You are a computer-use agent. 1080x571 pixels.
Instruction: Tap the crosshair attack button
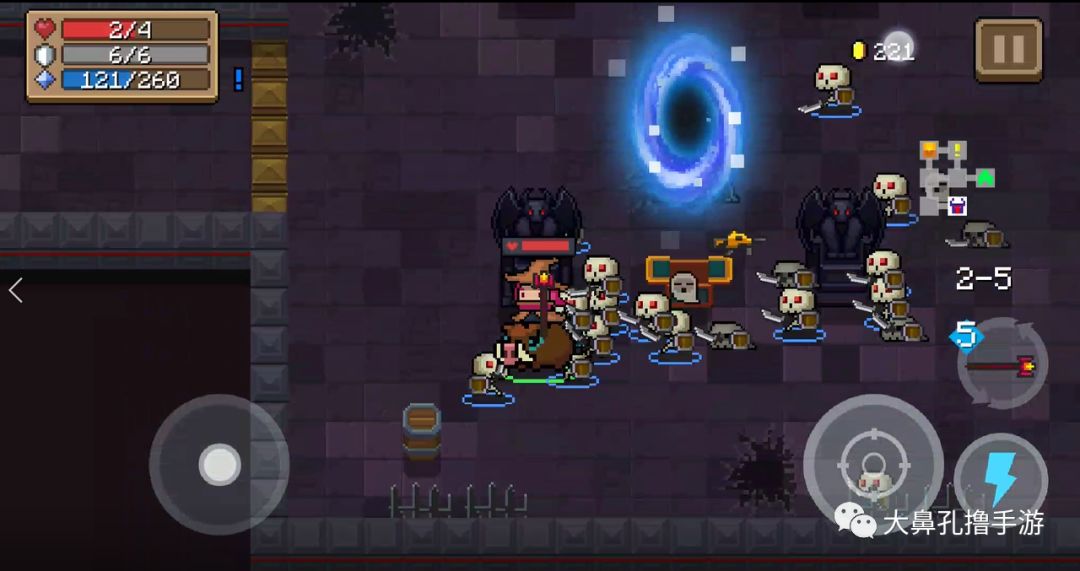[x=872, y=464]
